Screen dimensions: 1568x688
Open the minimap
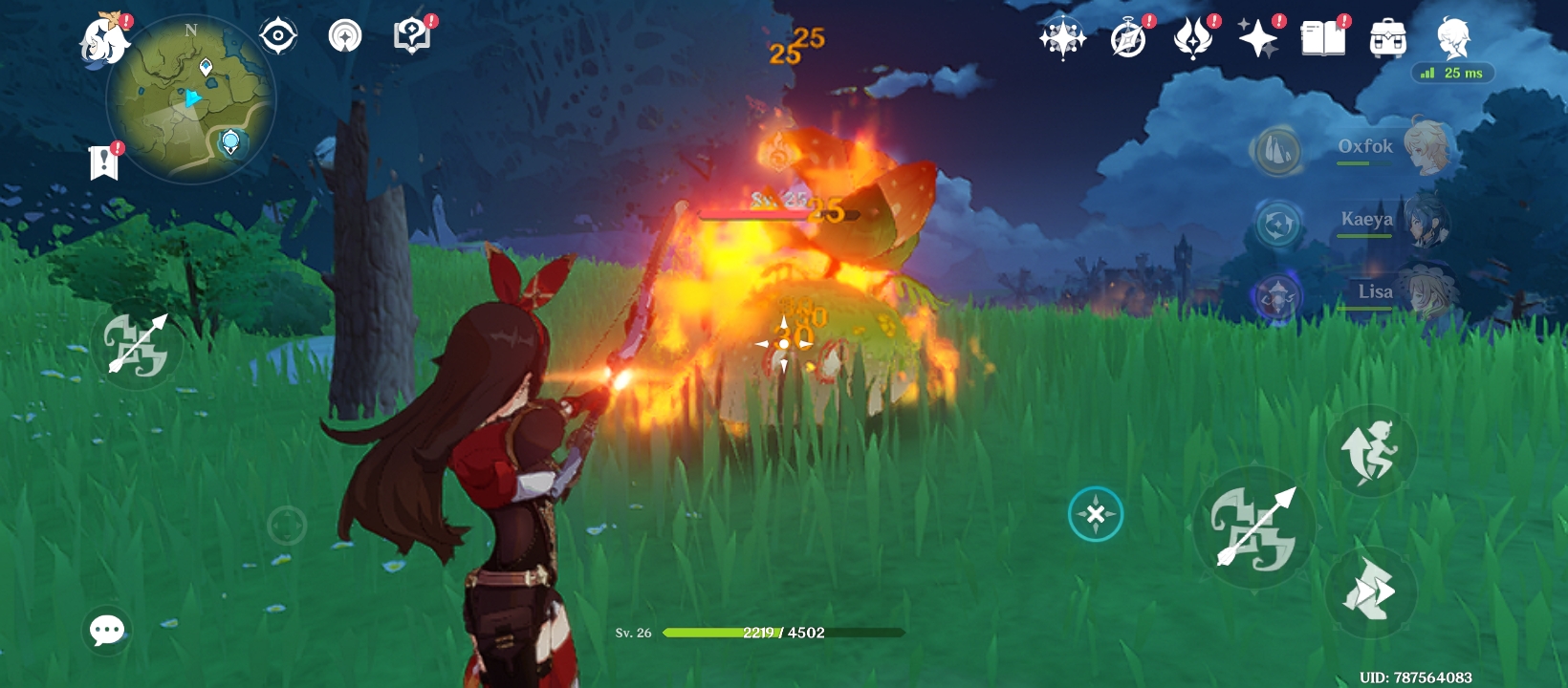[x=191, y=99]
